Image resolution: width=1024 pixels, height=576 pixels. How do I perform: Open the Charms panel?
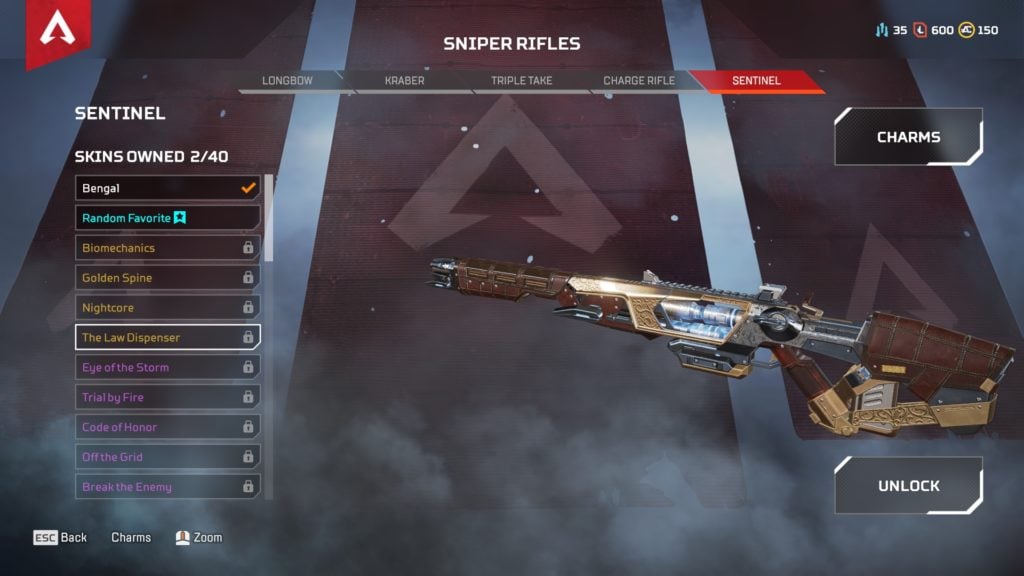point(908,137)
